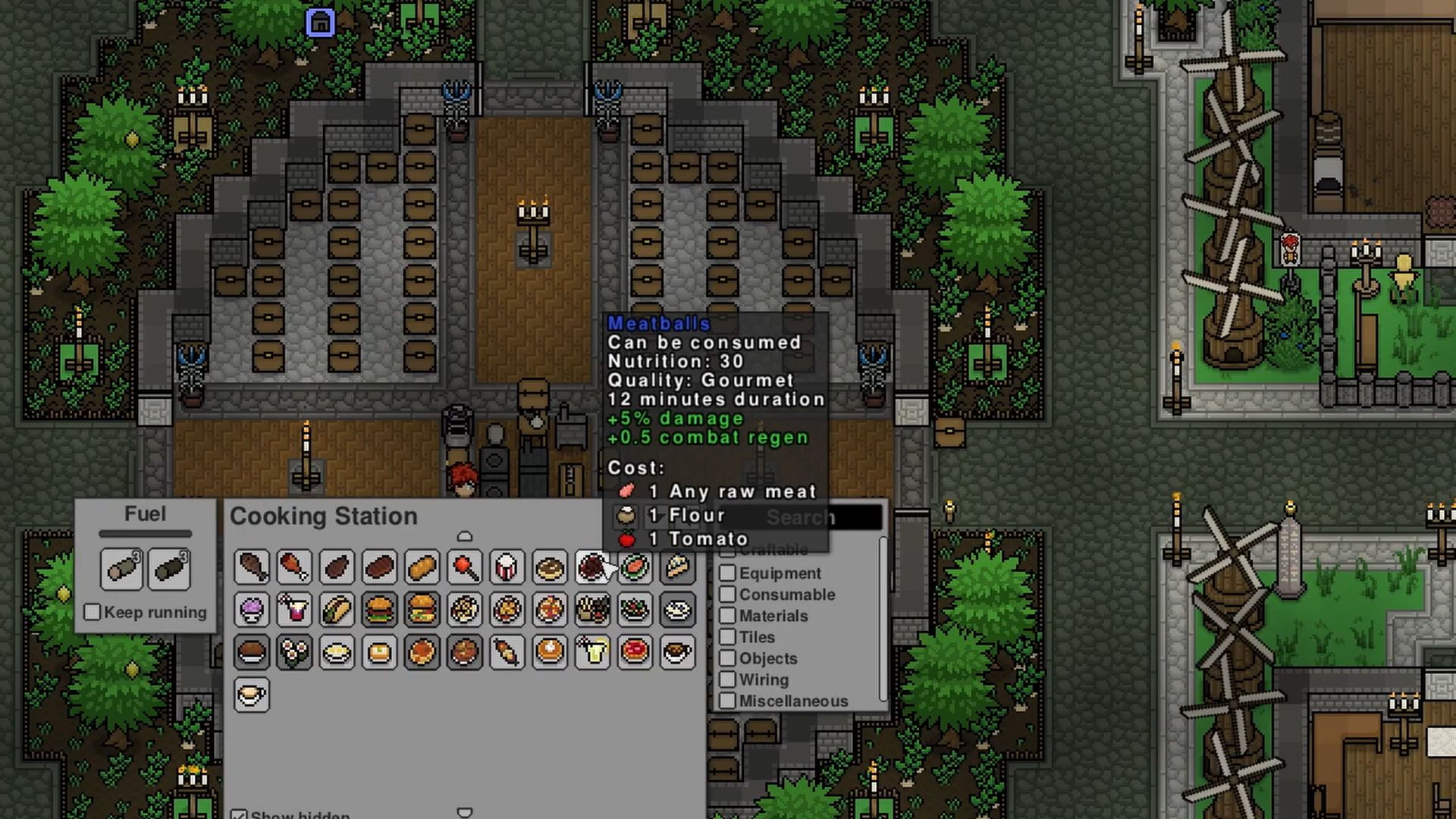Screen dimensions: 1456x819
Task: Toggle the Keep running checkbox
Action: tap(93, 612)
